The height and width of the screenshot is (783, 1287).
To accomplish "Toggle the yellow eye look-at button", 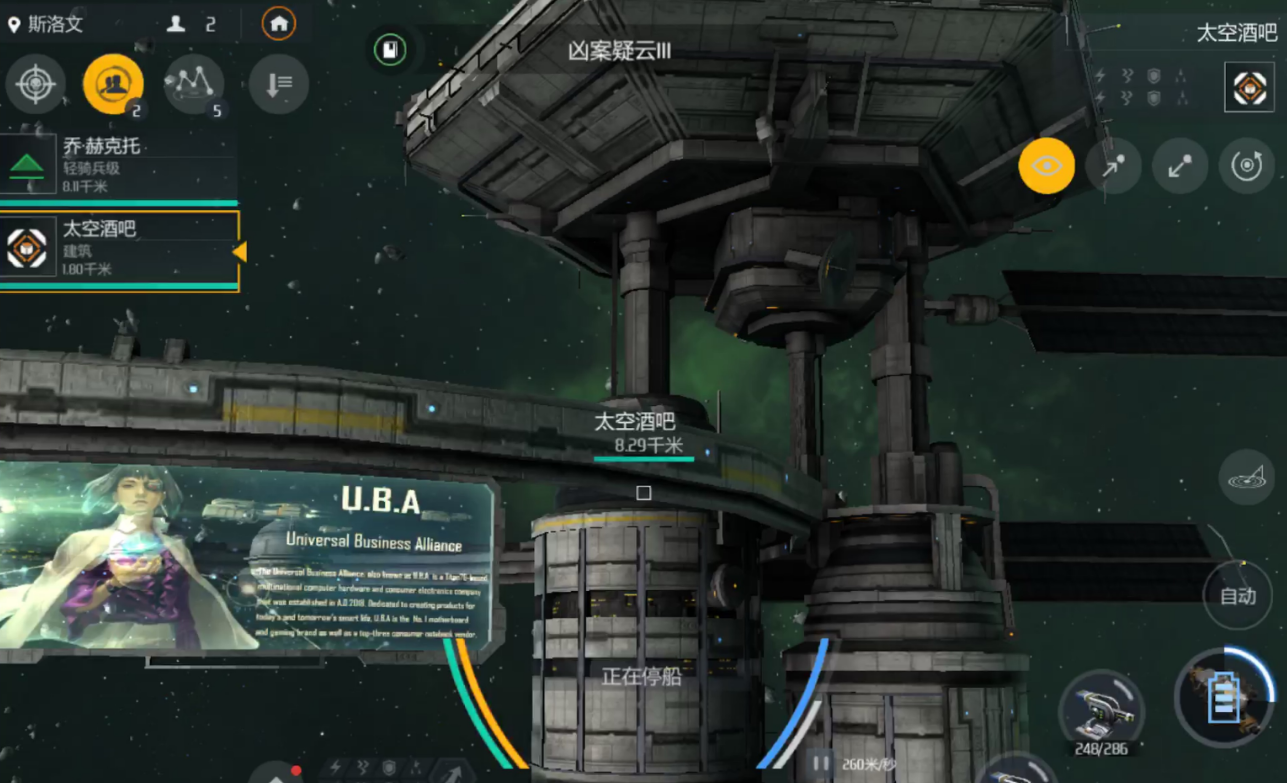I will point(1046,166).
